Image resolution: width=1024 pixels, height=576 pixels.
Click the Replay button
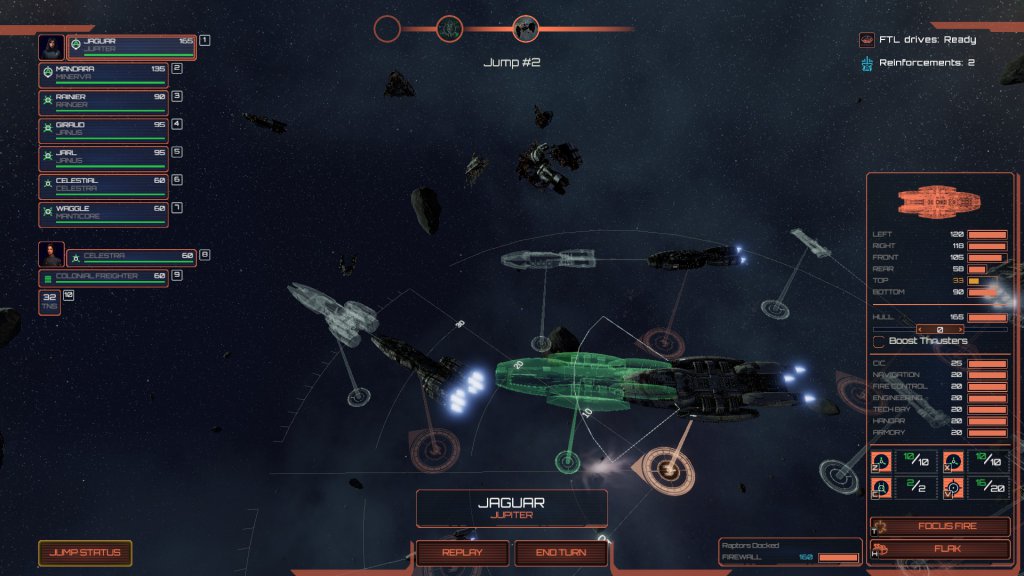(461, 553)
